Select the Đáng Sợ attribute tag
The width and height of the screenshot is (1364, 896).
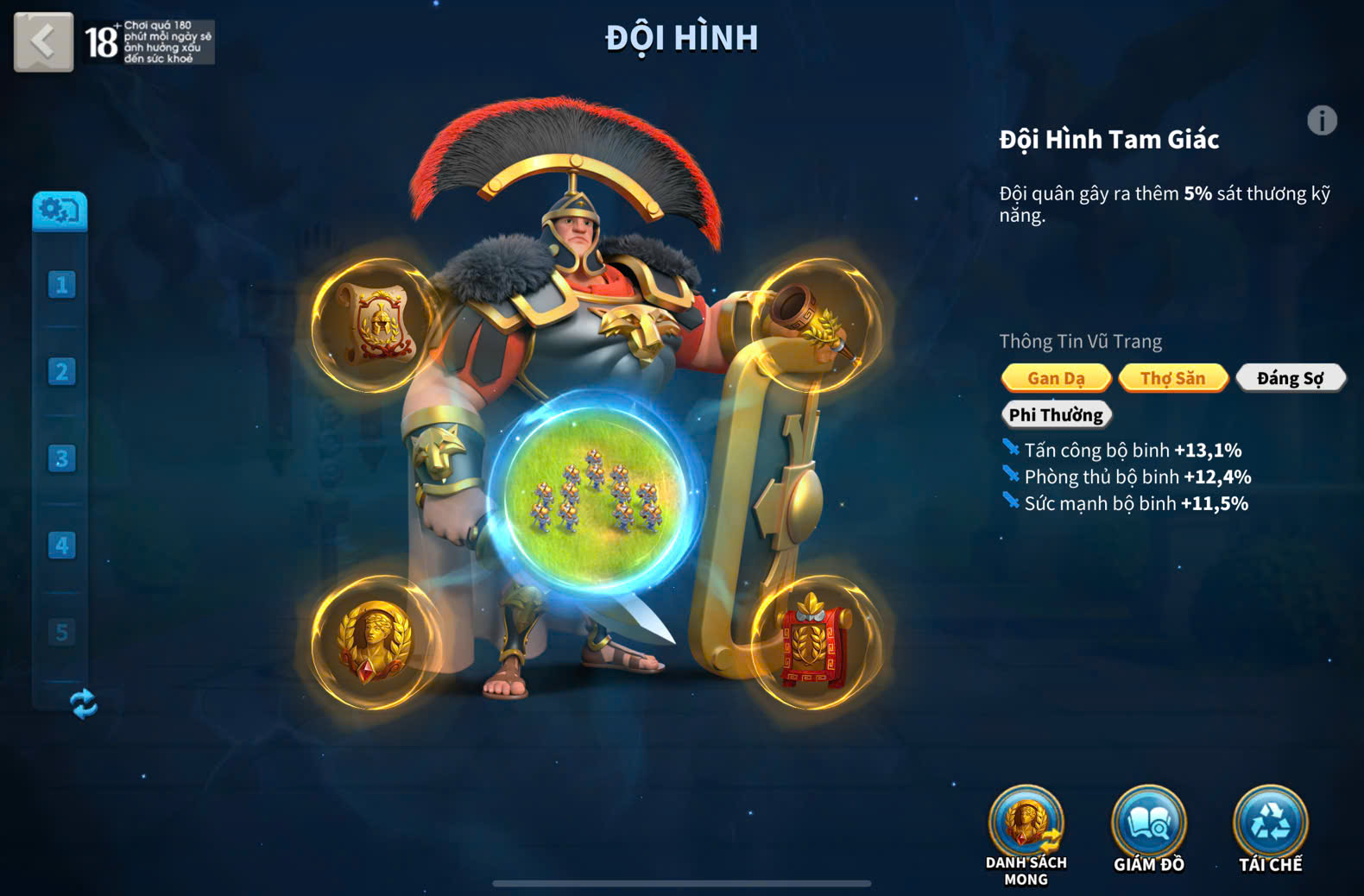pos(1290,378)
